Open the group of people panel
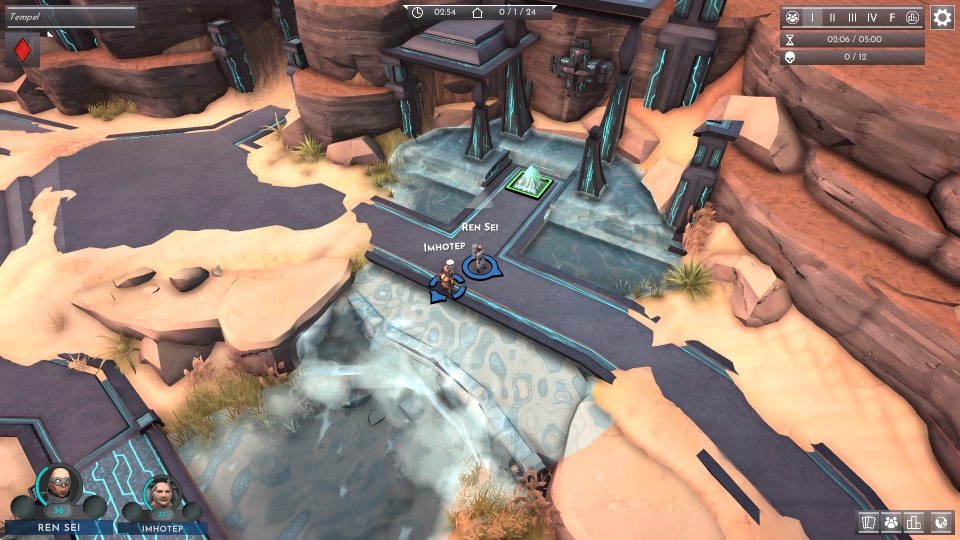The image size is (960, 540). coord(891,522)
